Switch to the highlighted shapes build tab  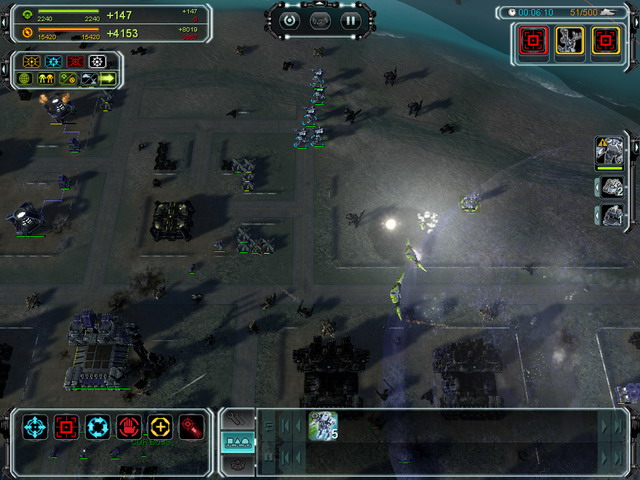236,441
